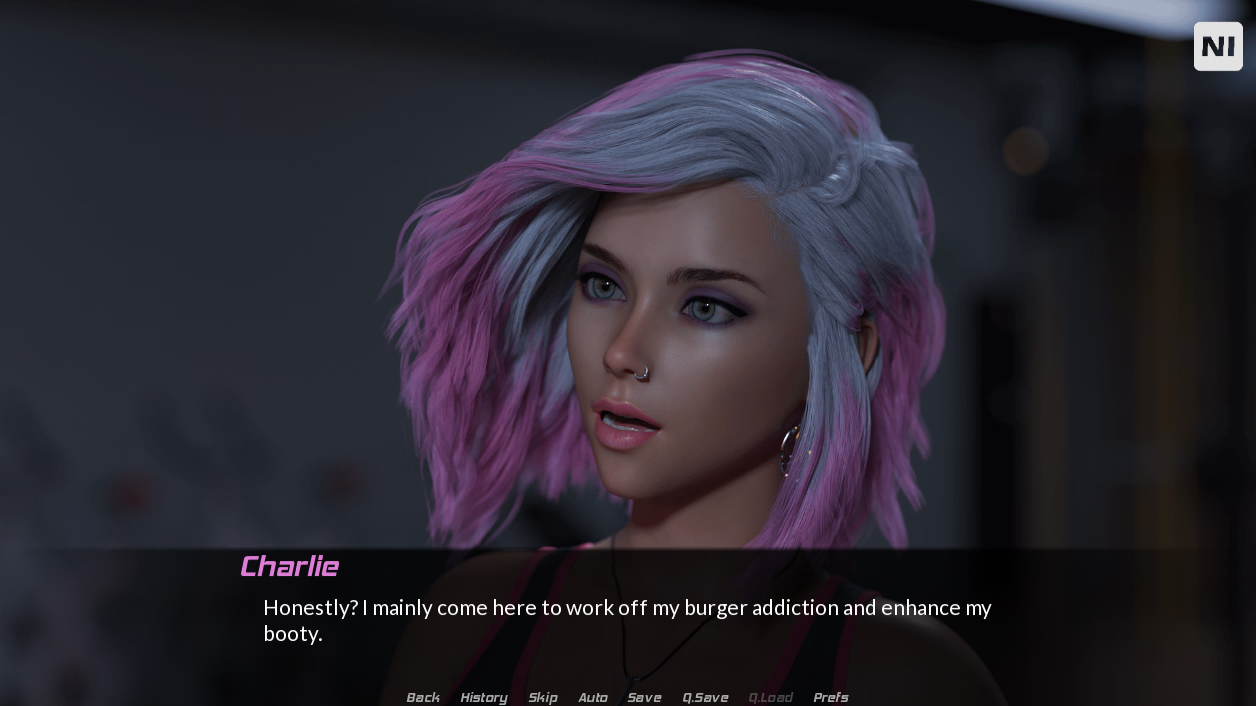Toggle Auto dialogue advance
This screenshot has height=706, width=1256.
593,697
